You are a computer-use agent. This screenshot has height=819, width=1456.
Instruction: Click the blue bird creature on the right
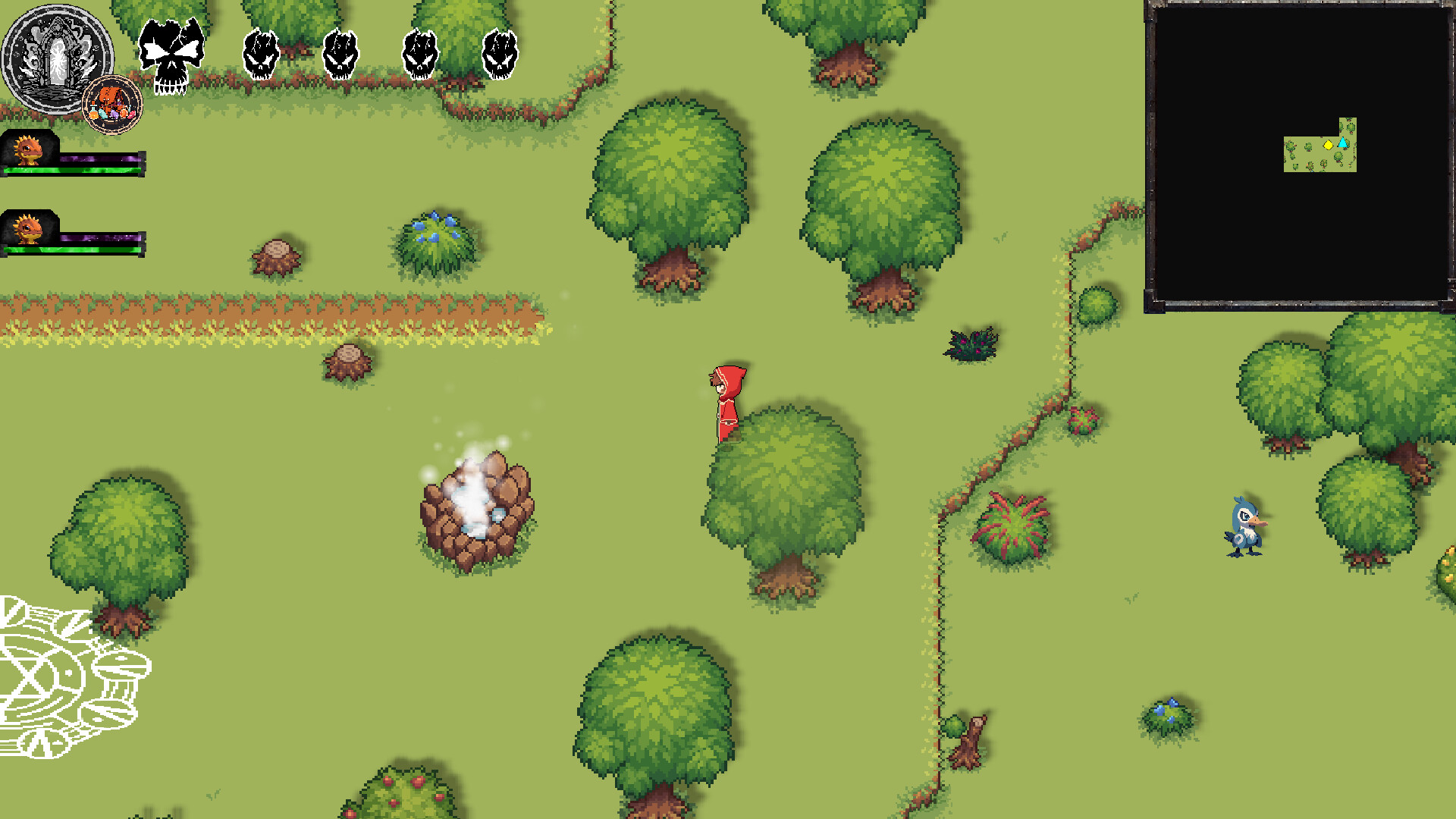[x=1246, y=529]
